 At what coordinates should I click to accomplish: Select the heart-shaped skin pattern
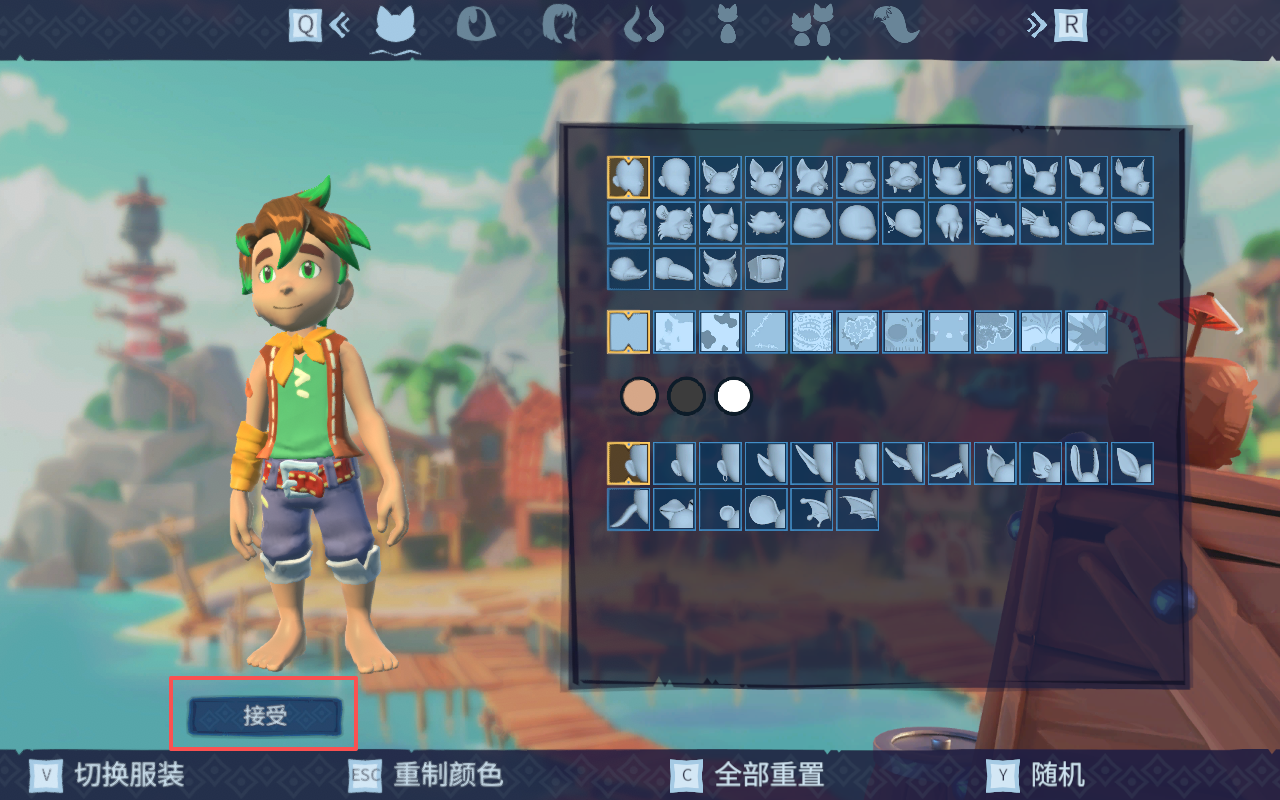point(858,332)
